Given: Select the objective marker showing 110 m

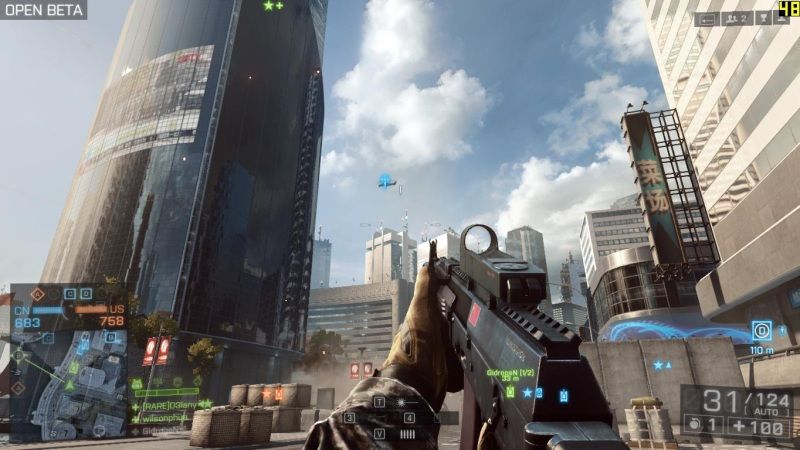Looking at the screenshot, I should tap(762, 330).
